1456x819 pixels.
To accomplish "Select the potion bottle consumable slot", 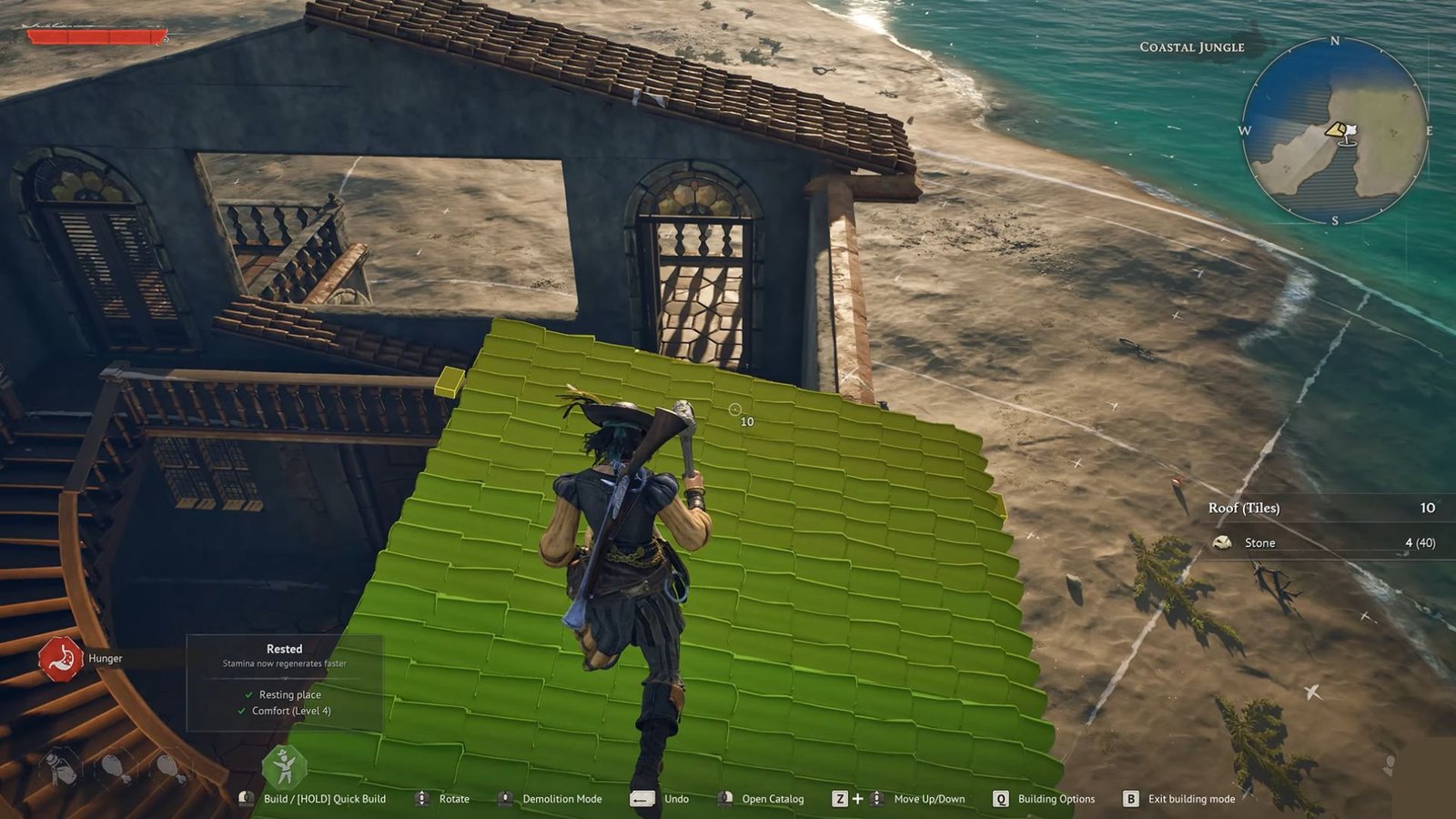I will pyautogui.click(x=61, y=765).
